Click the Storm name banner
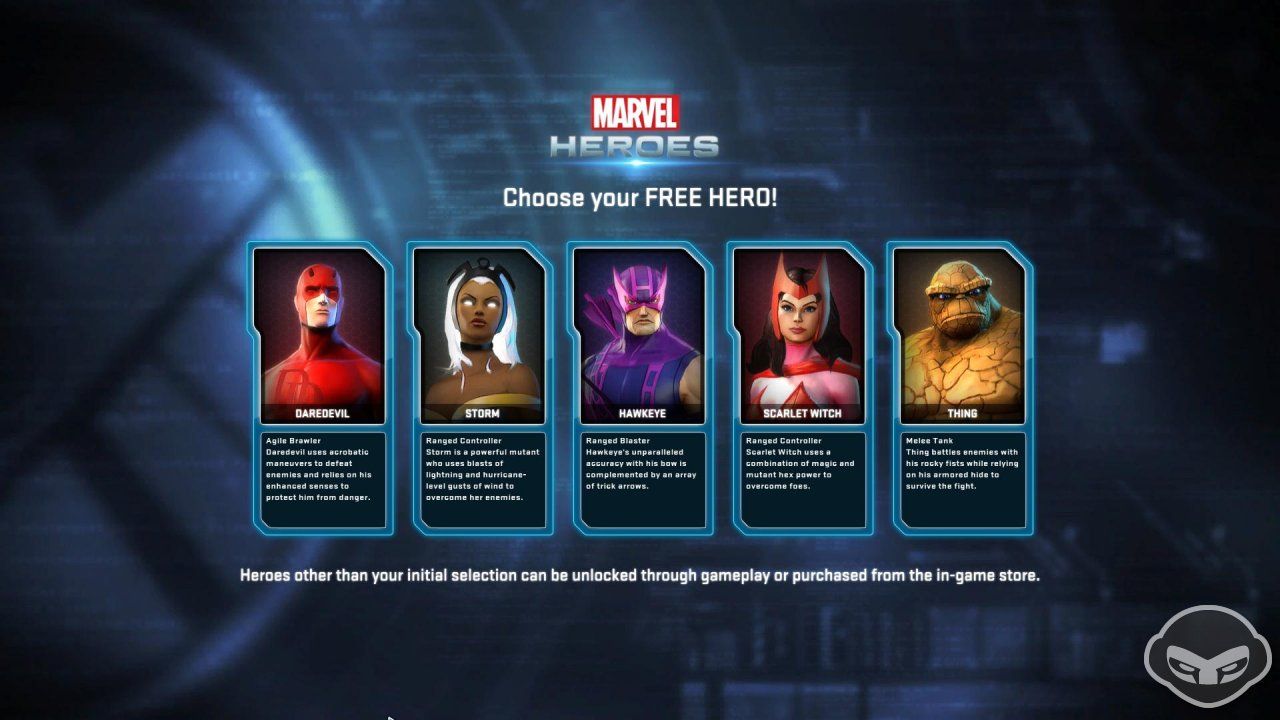This screenshot has height=720, width=1280. (482, 413)
